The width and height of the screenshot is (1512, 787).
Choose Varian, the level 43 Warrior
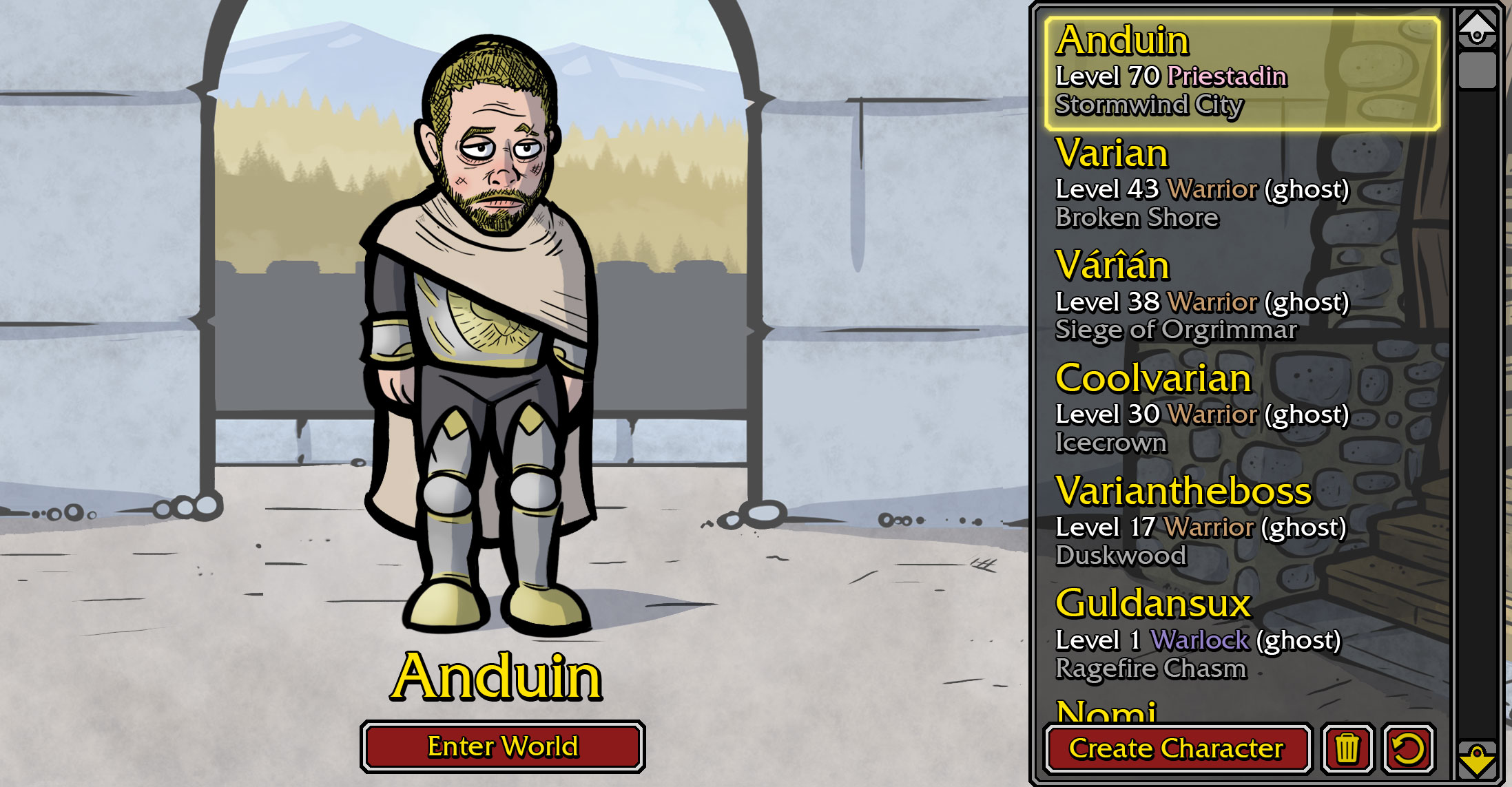click(x=1241, y=184)
